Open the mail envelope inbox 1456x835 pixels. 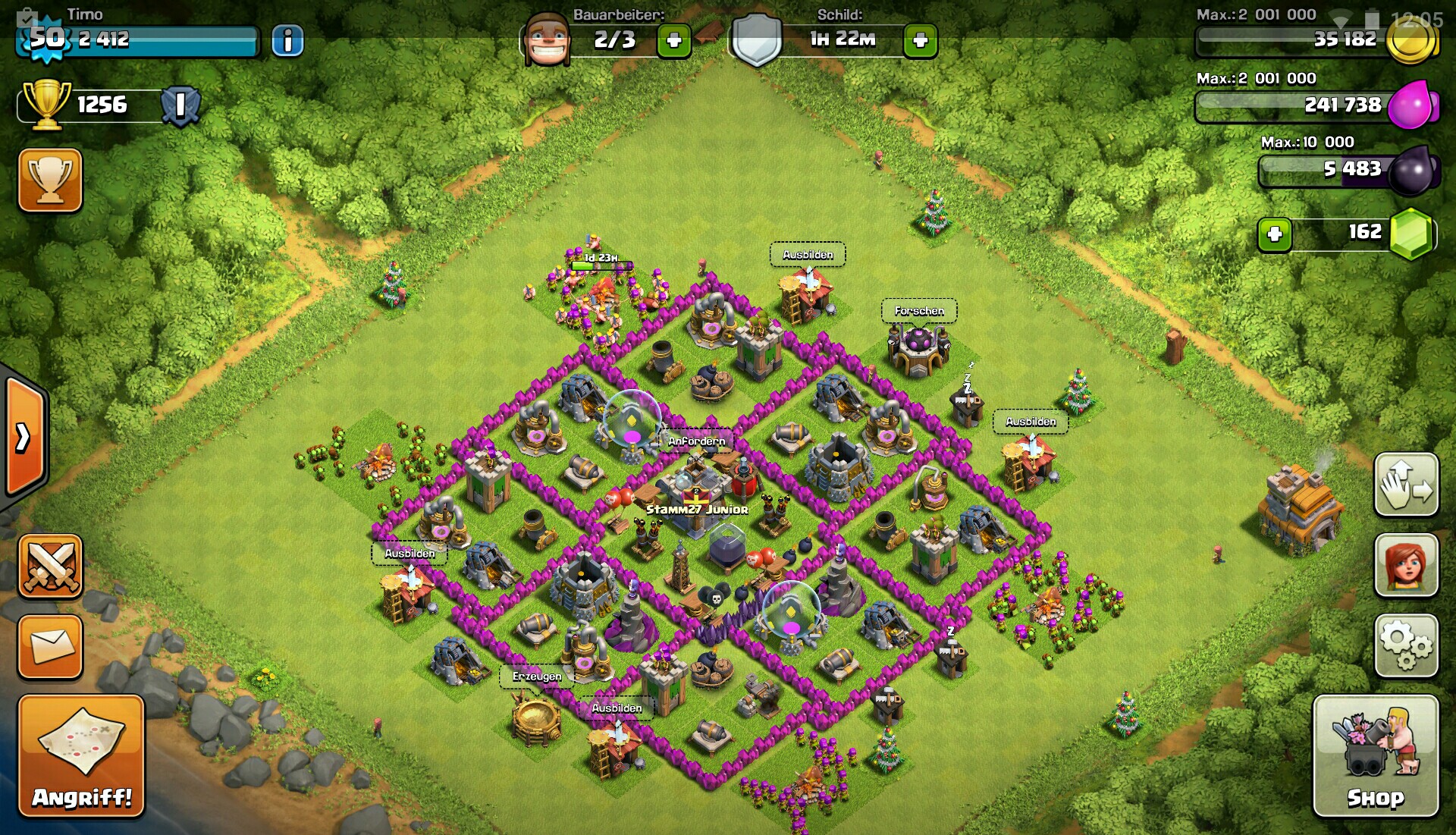pyautogui.click(x=50, y=646)
